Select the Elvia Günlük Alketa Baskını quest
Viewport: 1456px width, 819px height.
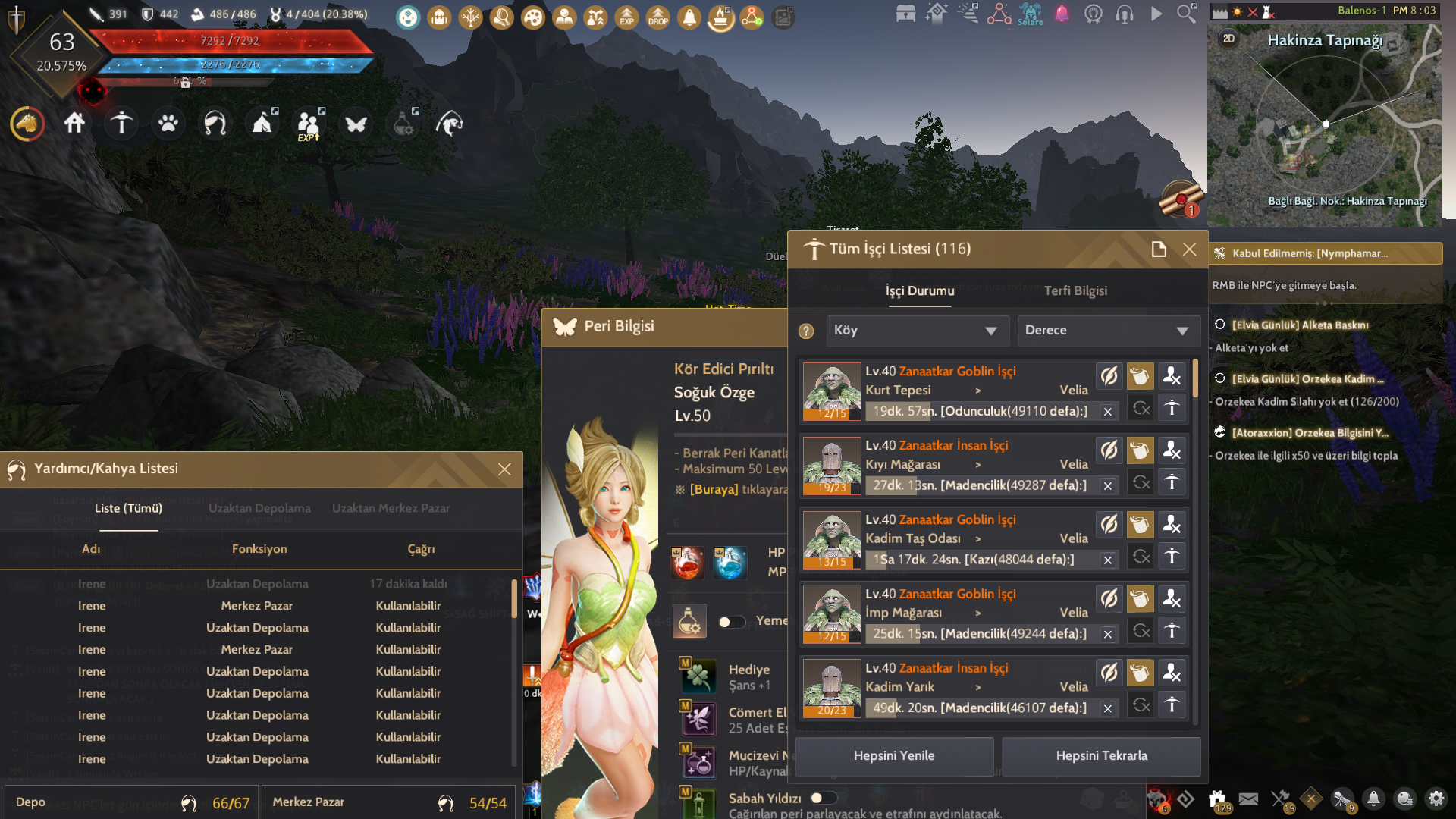[x=1300, y=325]
